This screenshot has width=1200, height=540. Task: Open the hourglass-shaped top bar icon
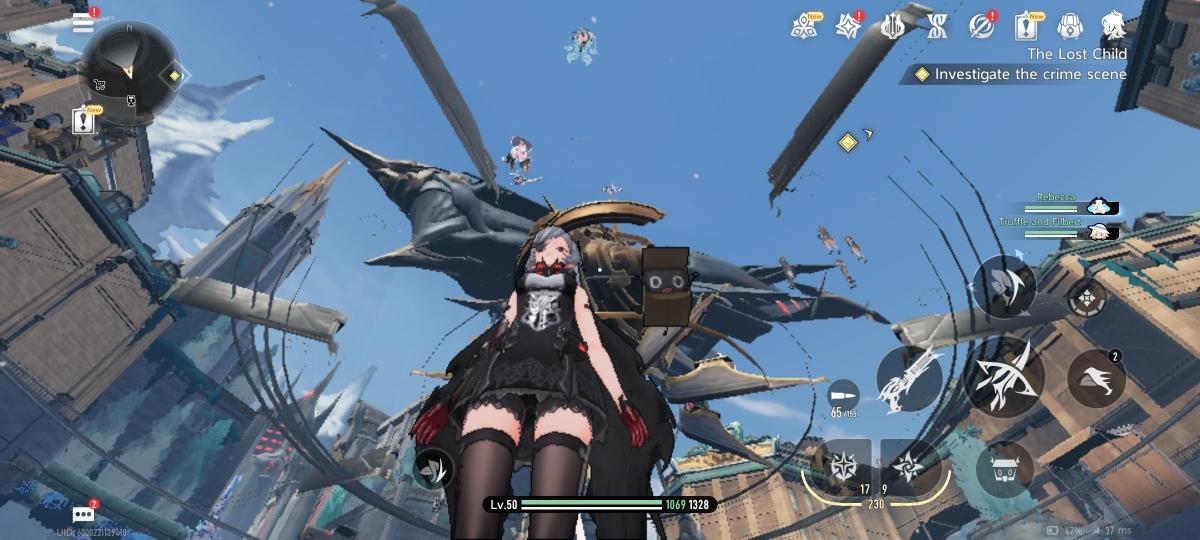click(937, 25)
